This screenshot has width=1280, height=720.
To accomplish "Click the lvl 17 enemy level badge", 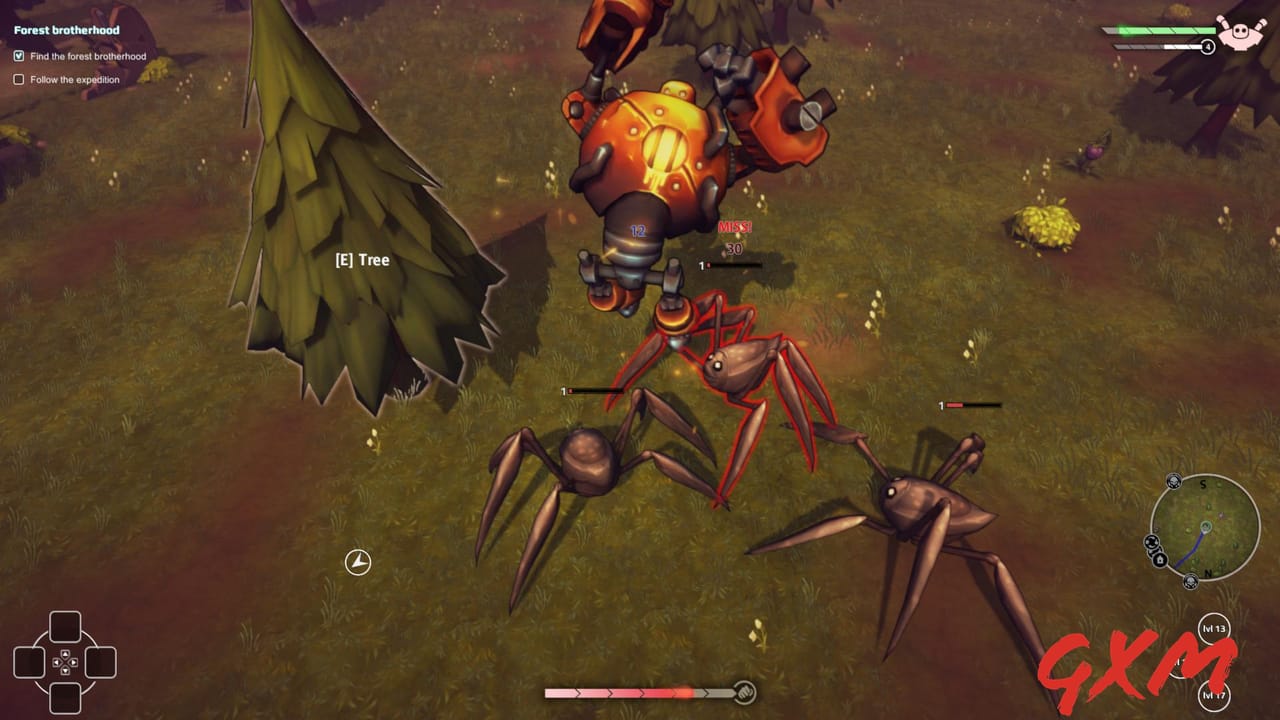I will pos(1215,695).
